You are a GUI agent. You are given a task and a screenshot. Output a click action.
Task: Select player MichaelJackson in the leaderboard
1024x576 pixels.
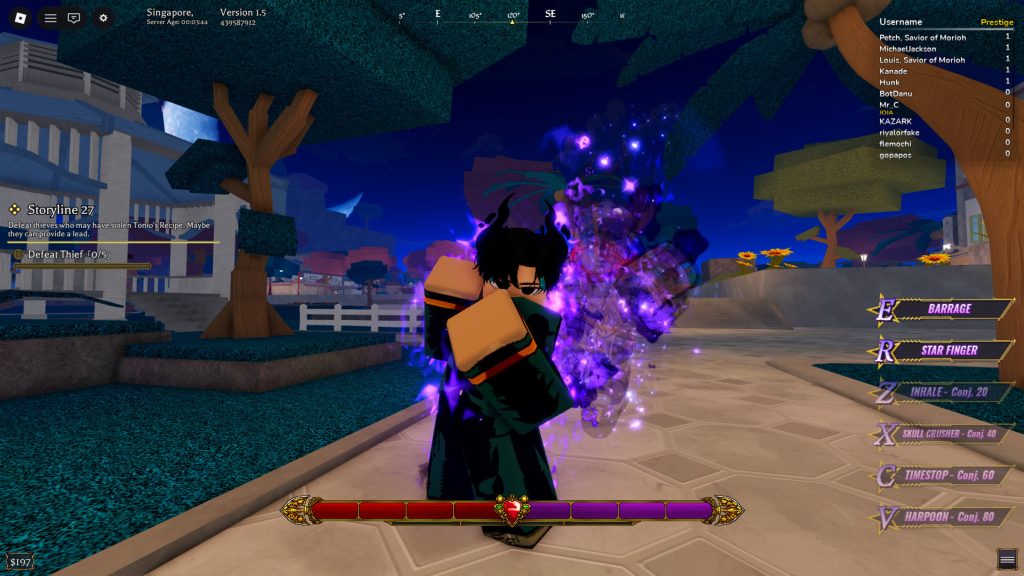click(909, 48)
